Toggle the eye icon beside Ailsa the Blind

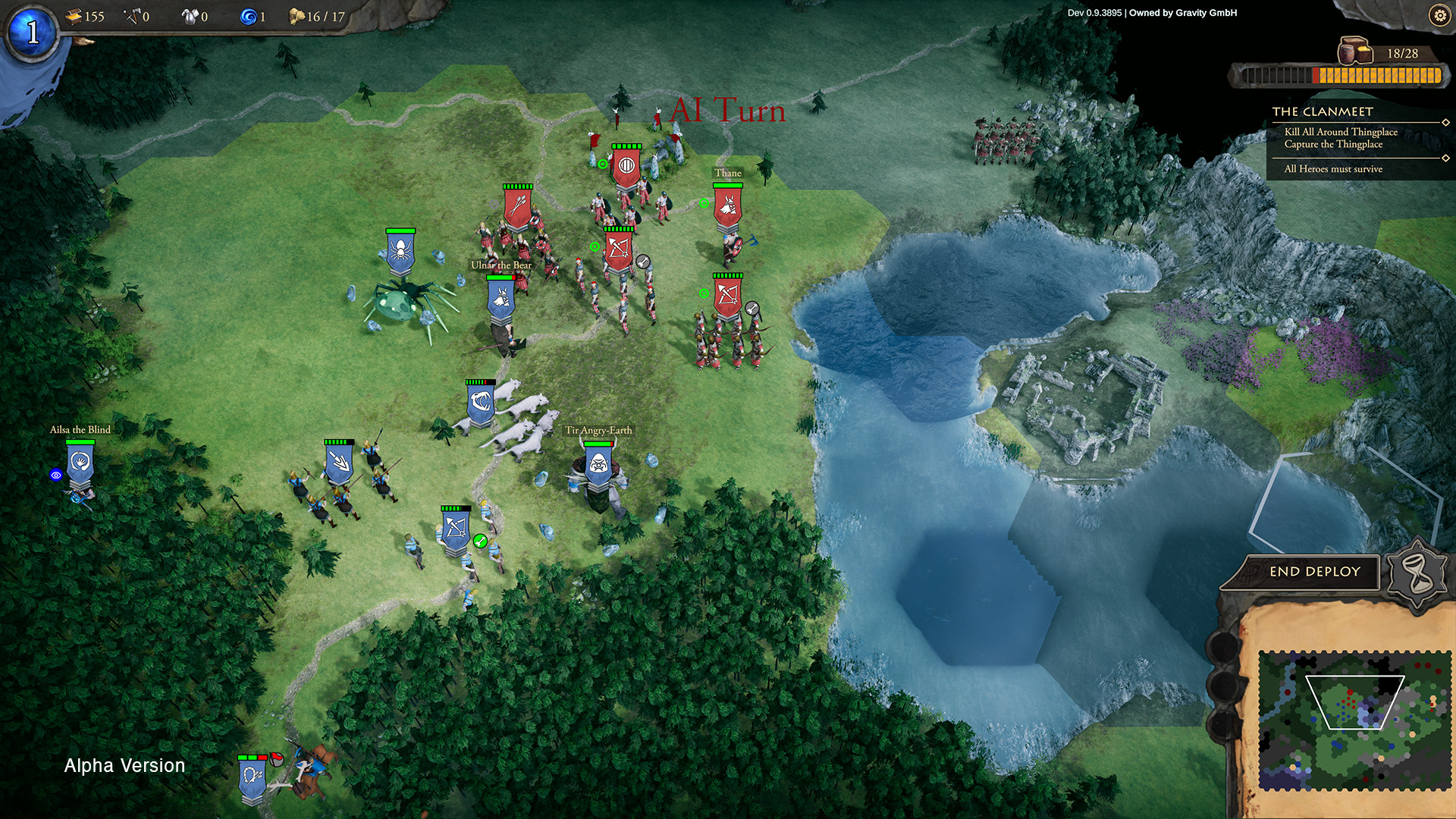[55, 475]
